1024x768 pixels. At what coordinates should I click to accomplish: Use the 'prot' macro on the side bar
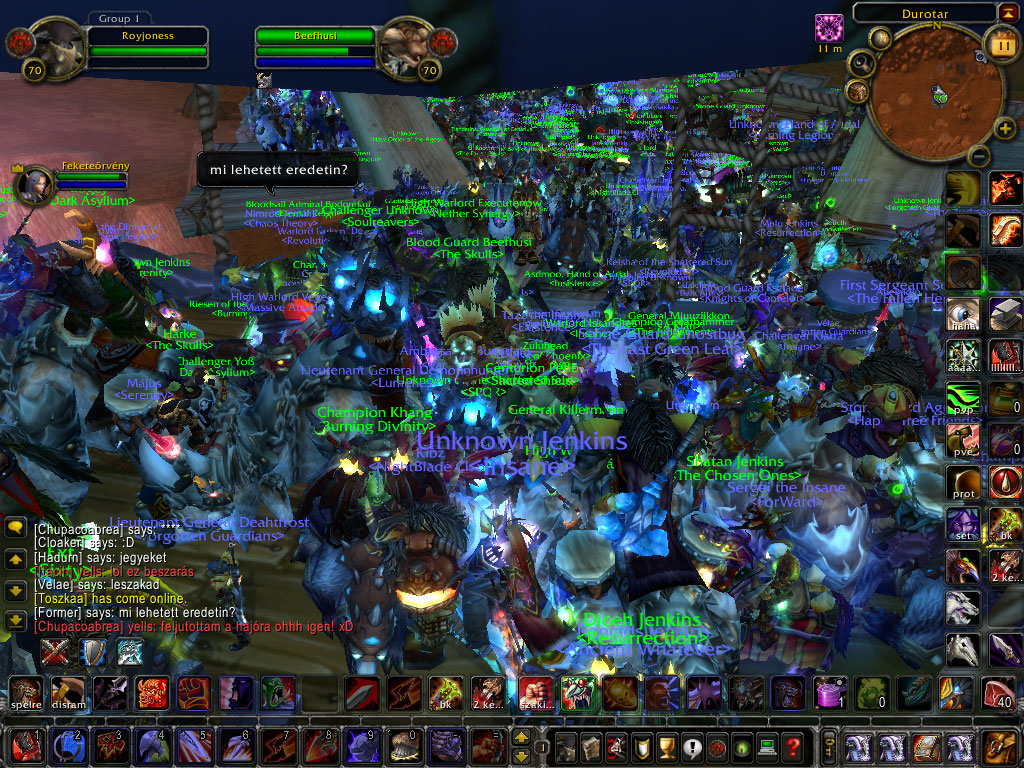coord(963,483)
